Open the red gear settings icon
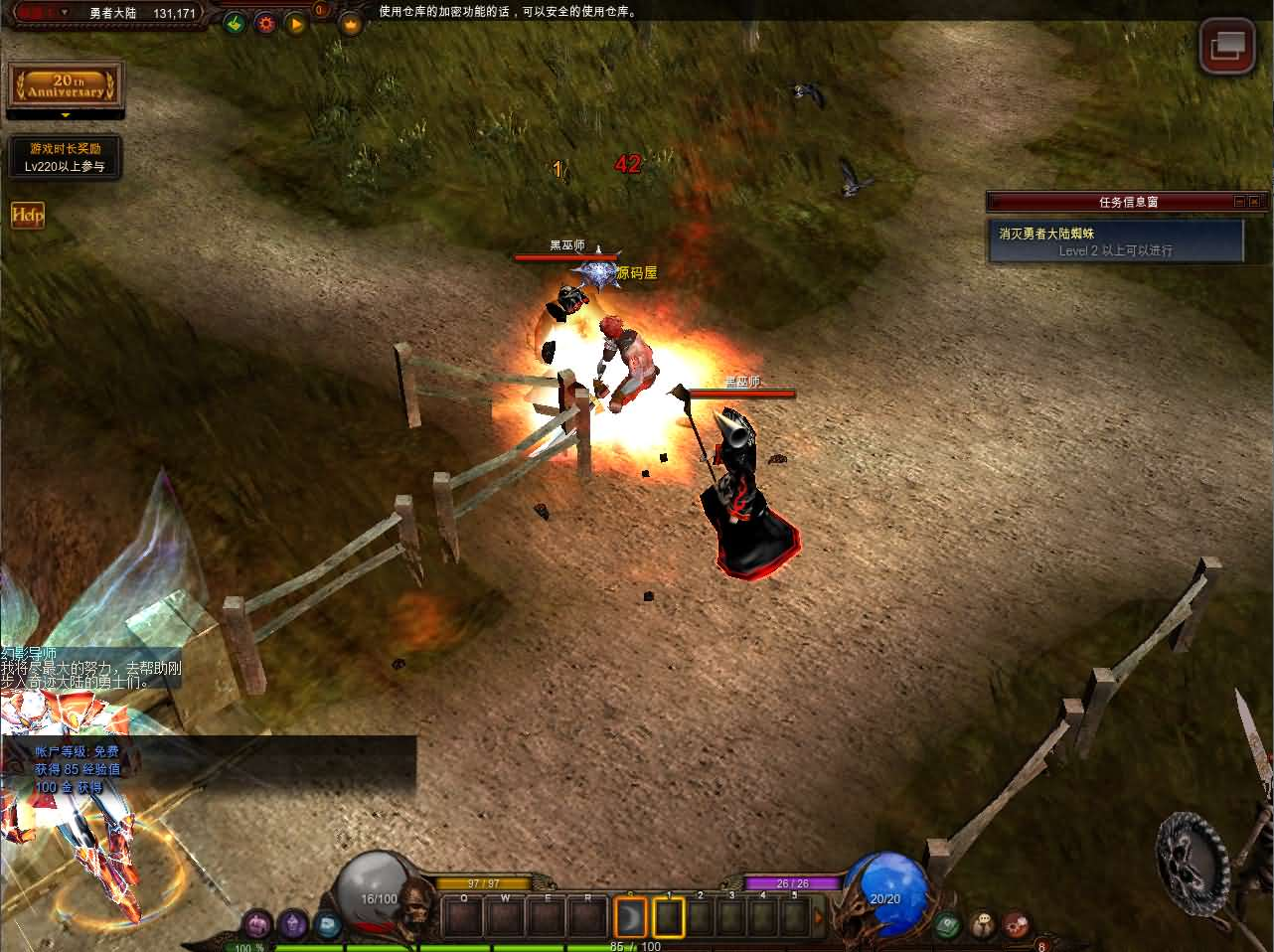 click(x=265, y=22)
